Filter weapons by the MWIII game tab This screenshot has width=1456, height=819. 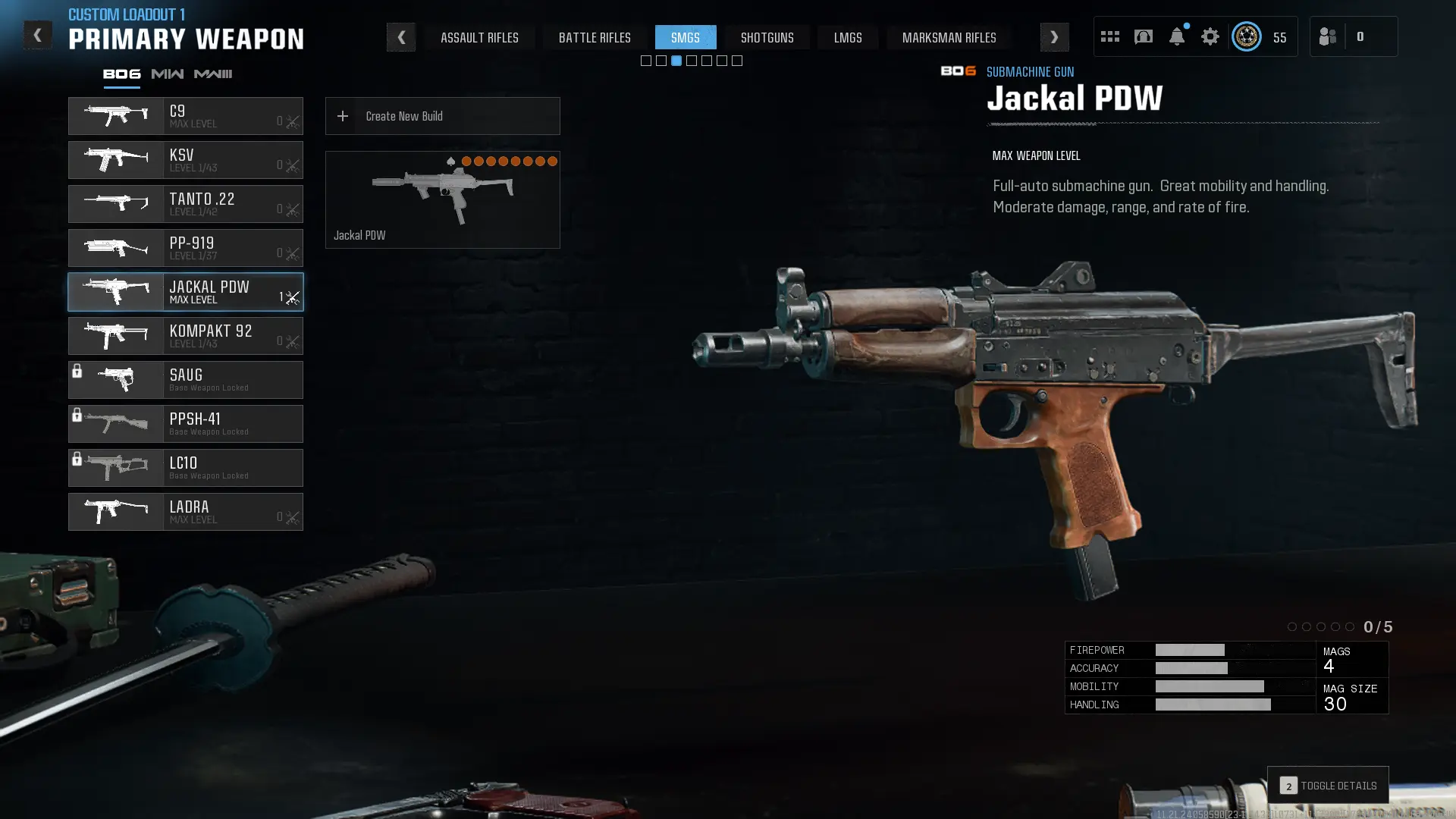pyautogui.click(x=213, y=74)
